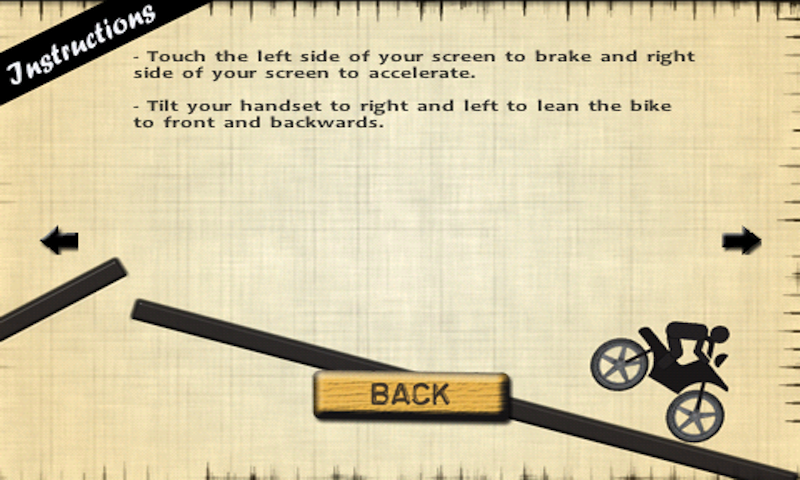Go to the previous instructions page arrow
The image size is (800, 480).
(59, 240)
